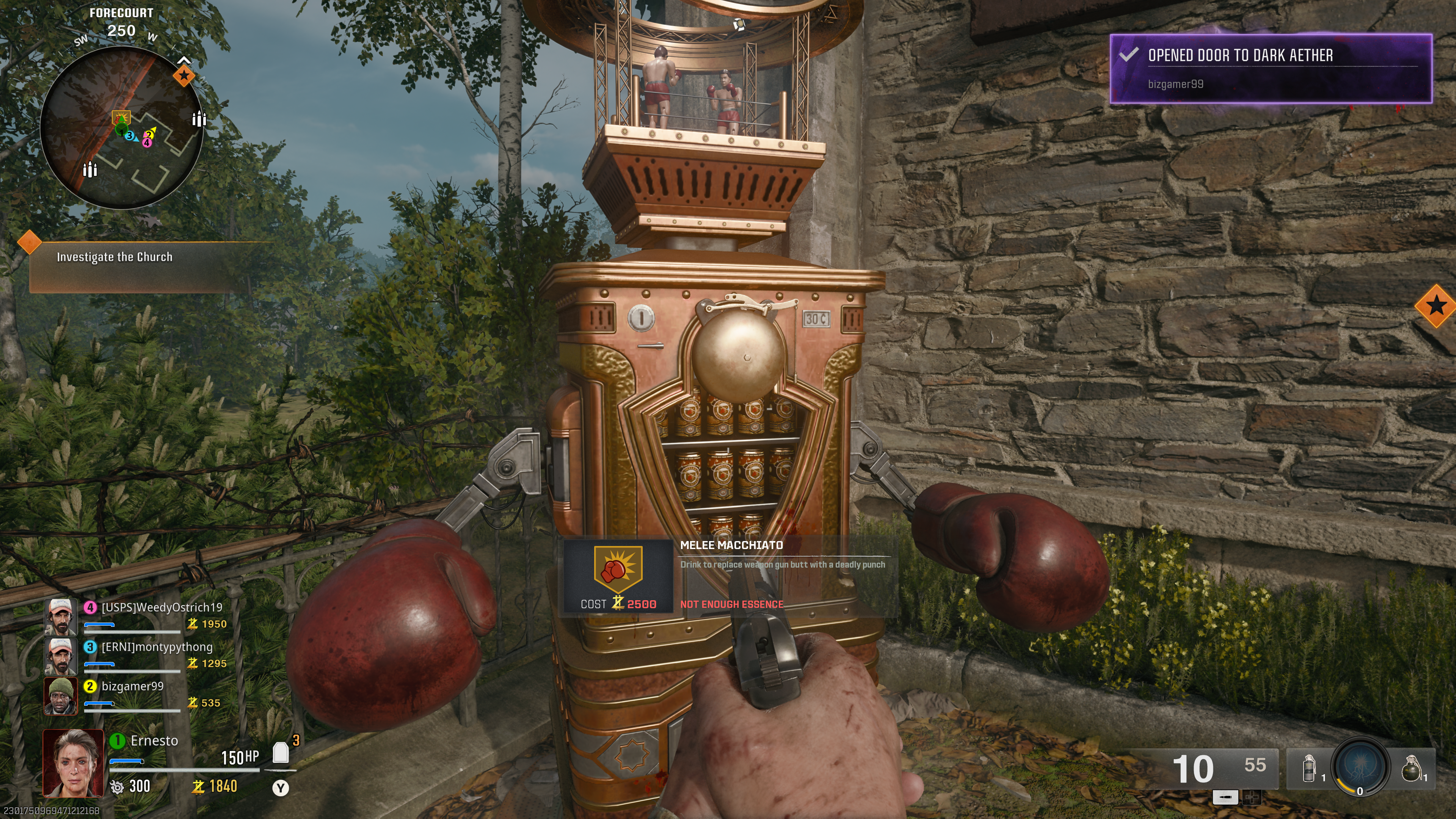
Task: Select the lethal grenade icon
Action: click(1411, 769)
